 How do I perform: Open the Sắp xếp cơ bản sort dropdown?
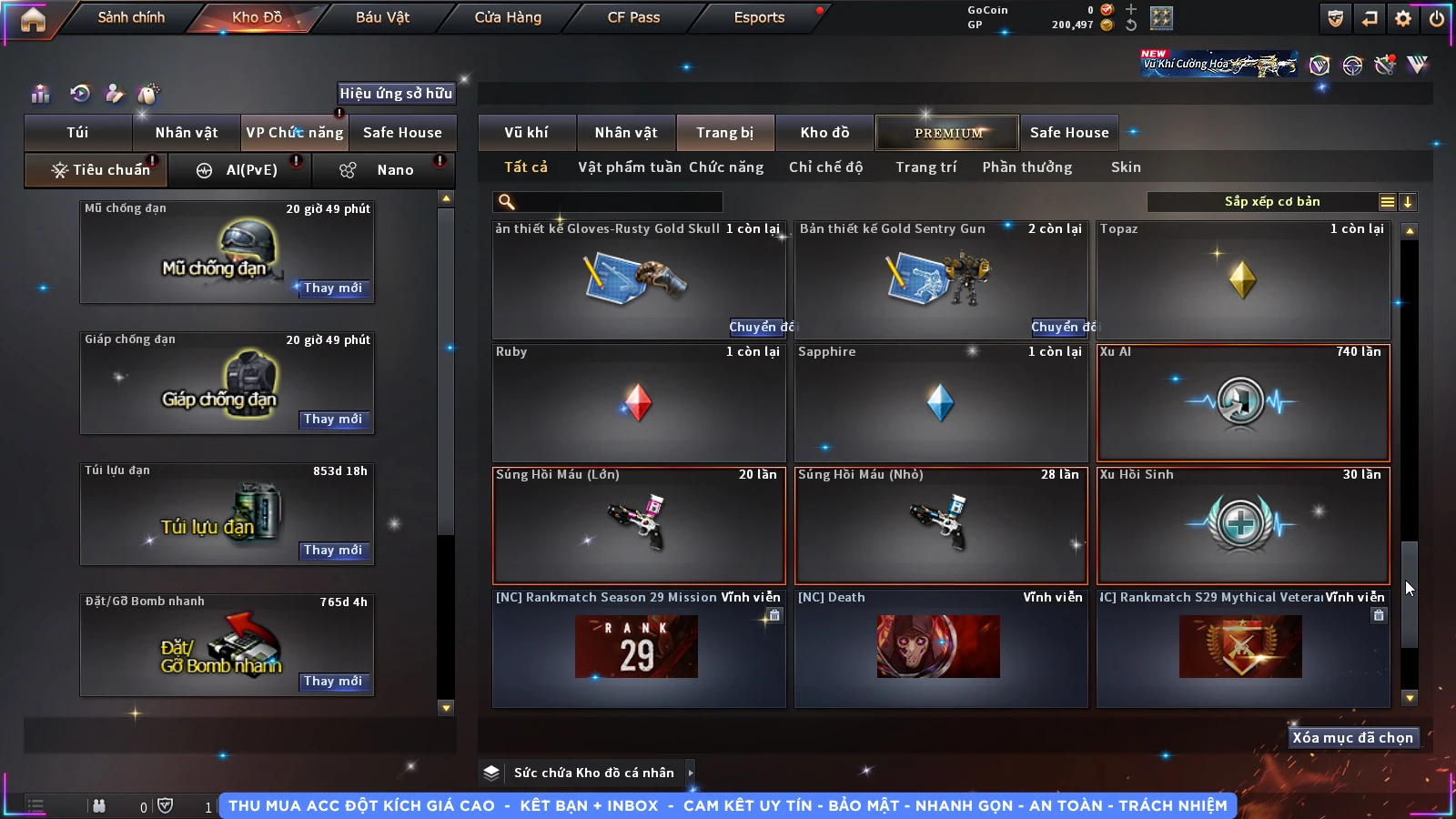[x=1271, y=202]
